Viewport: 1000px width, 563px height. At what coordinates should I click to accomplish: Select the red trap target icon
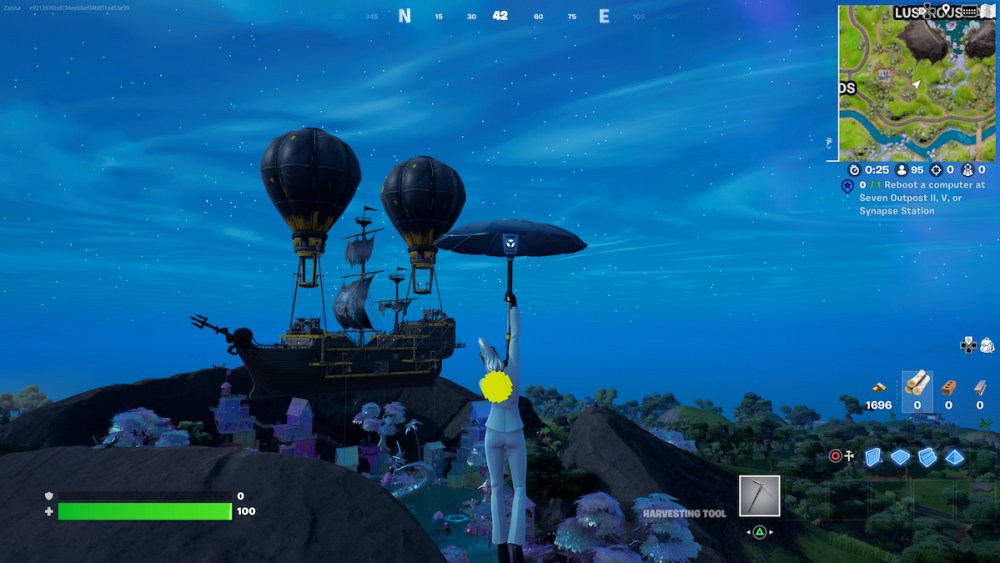pyautogui.click(x=836, y=456)
